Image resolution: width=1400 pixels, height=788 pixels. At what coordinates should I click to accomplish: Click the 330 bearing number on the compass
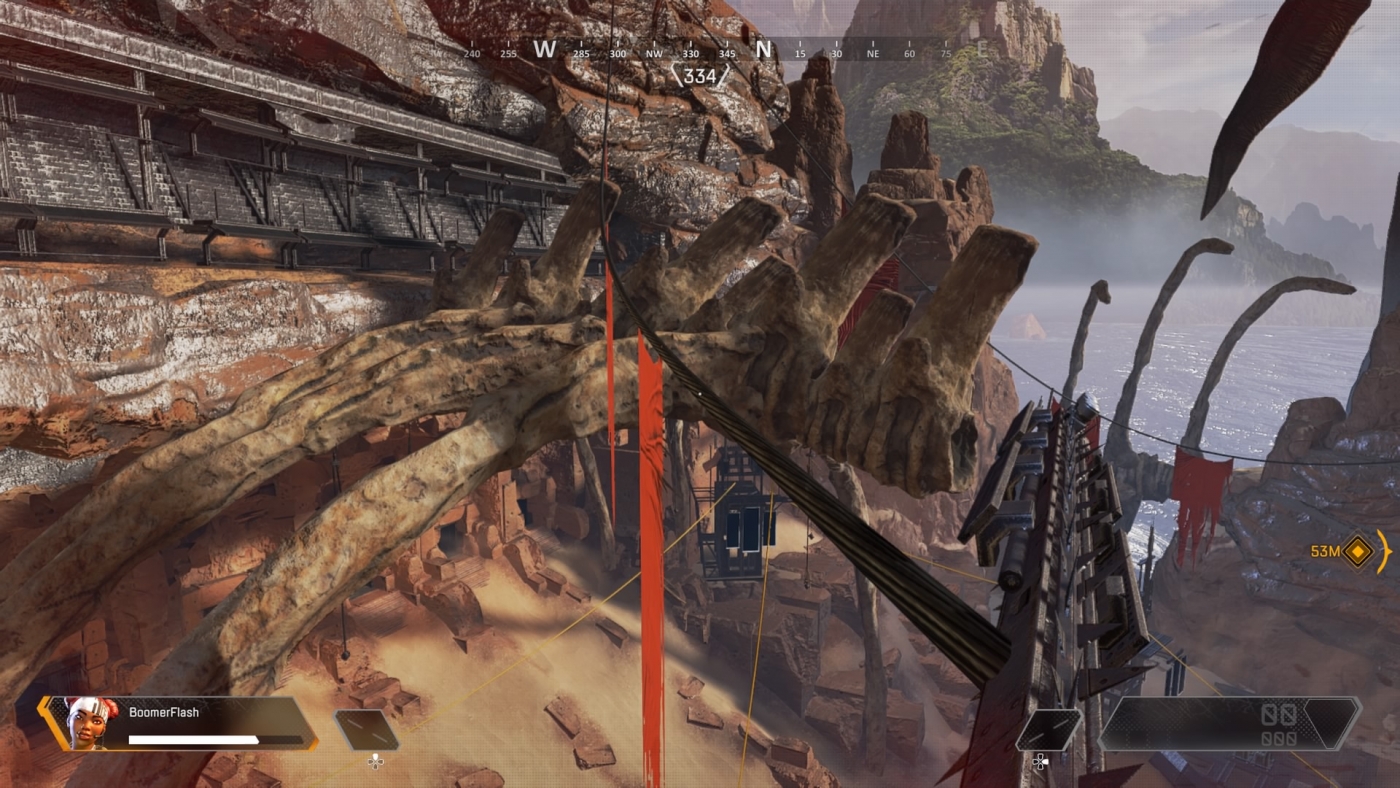(x=690, y=53)
